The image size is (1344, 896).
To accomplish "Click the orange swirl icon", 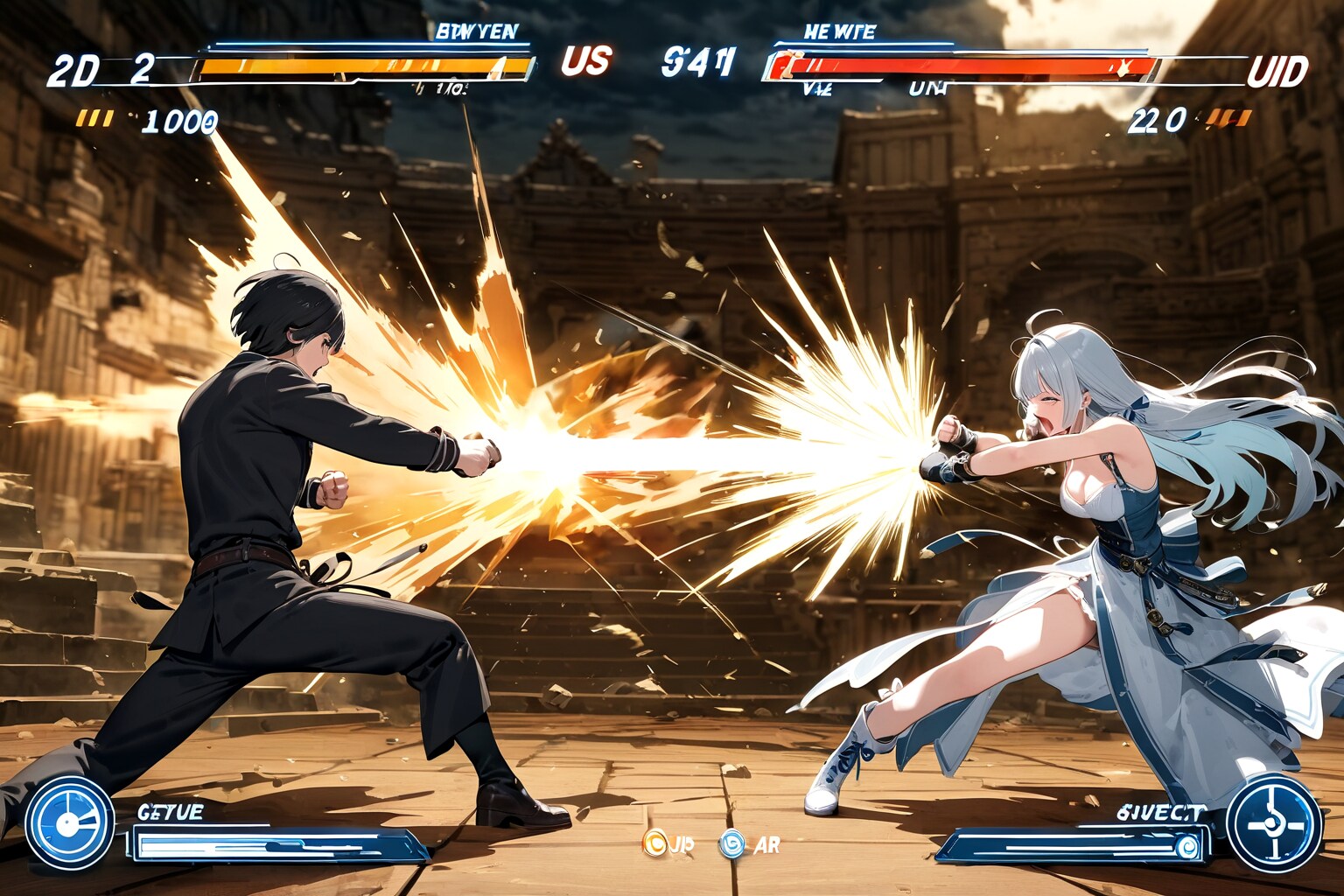I will [x=654, y=843].
